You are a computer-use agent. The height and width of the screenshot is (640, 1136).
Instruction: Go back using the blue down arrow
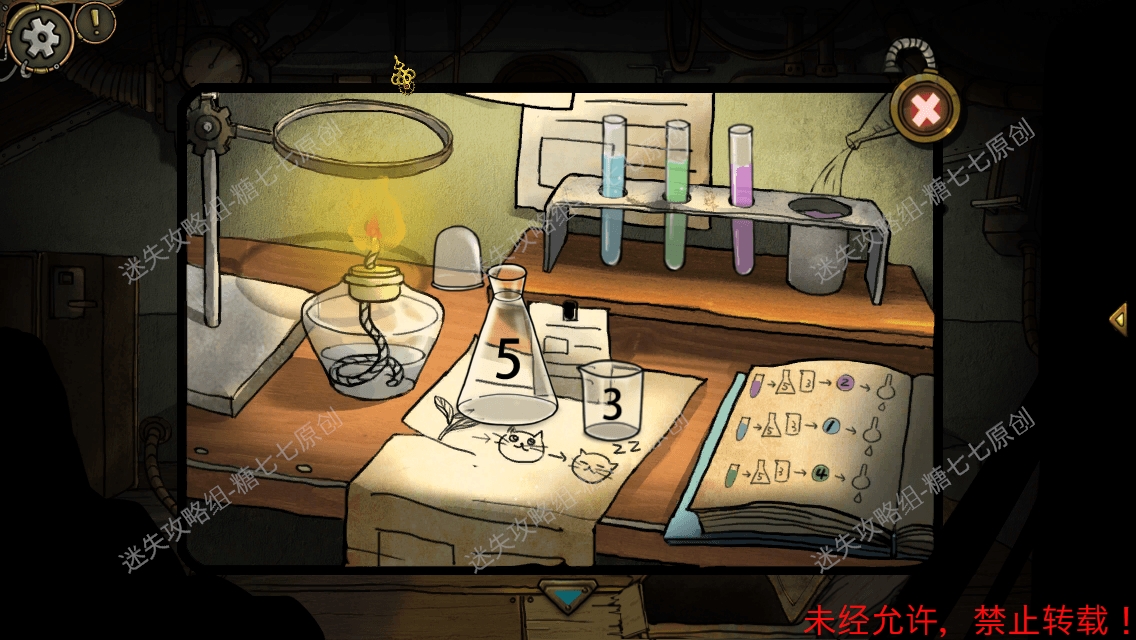point(568,597)
